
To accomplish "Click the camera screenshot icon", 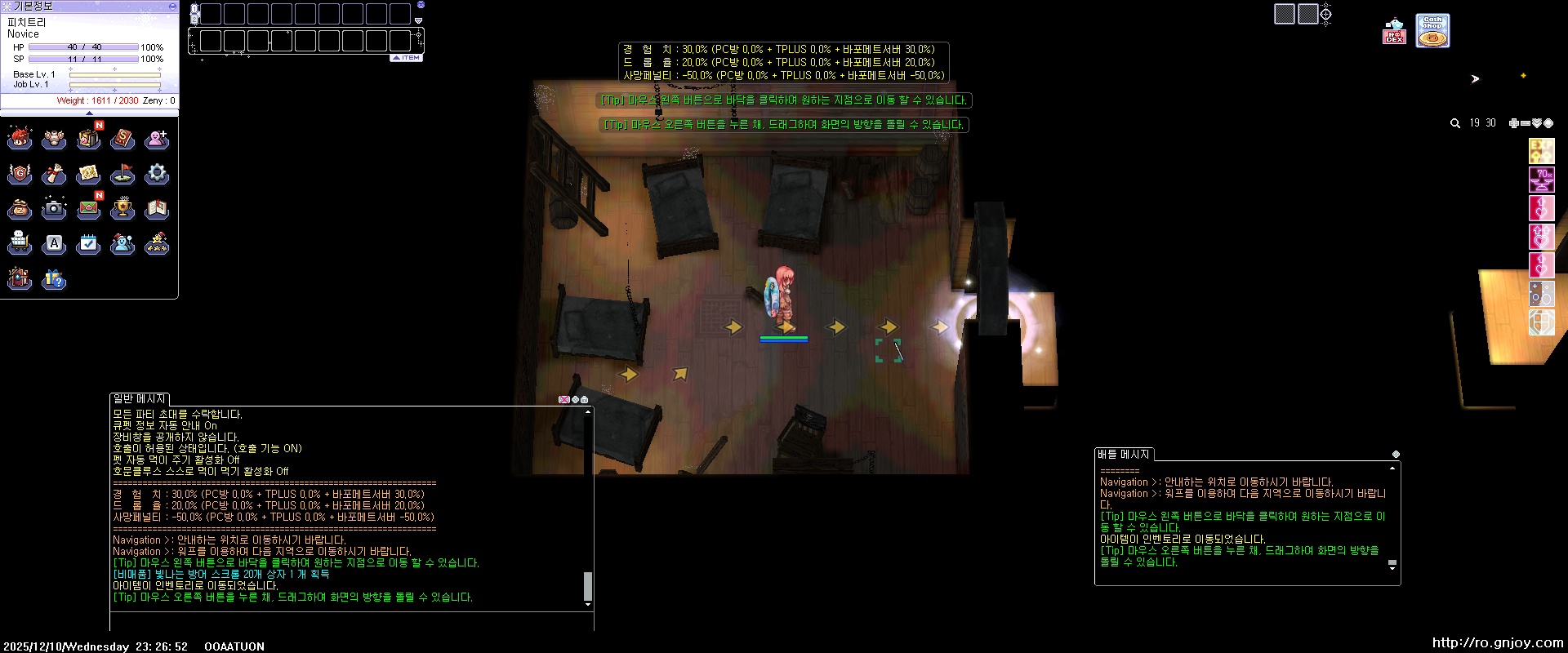I will coord(54,209).
